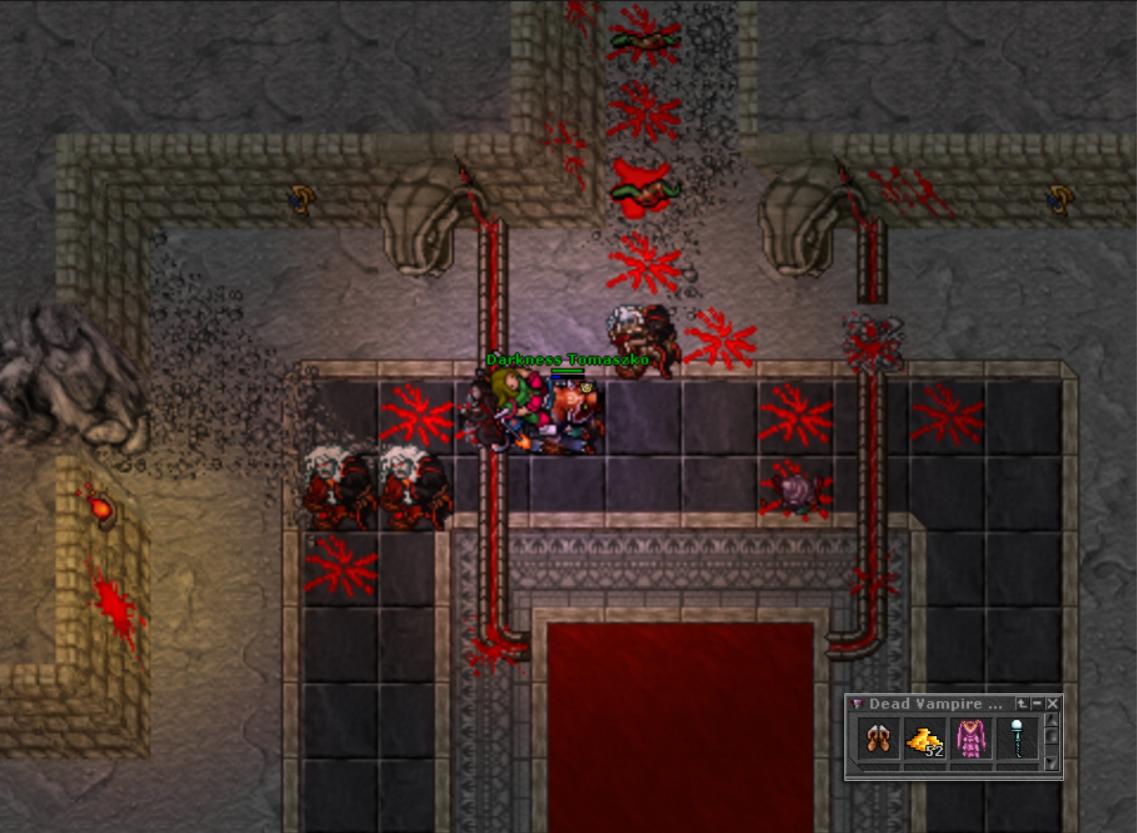Screen dimensions: 1137x833
Task: Click the container's scroll-down arrow
Action: point(1051,763)
